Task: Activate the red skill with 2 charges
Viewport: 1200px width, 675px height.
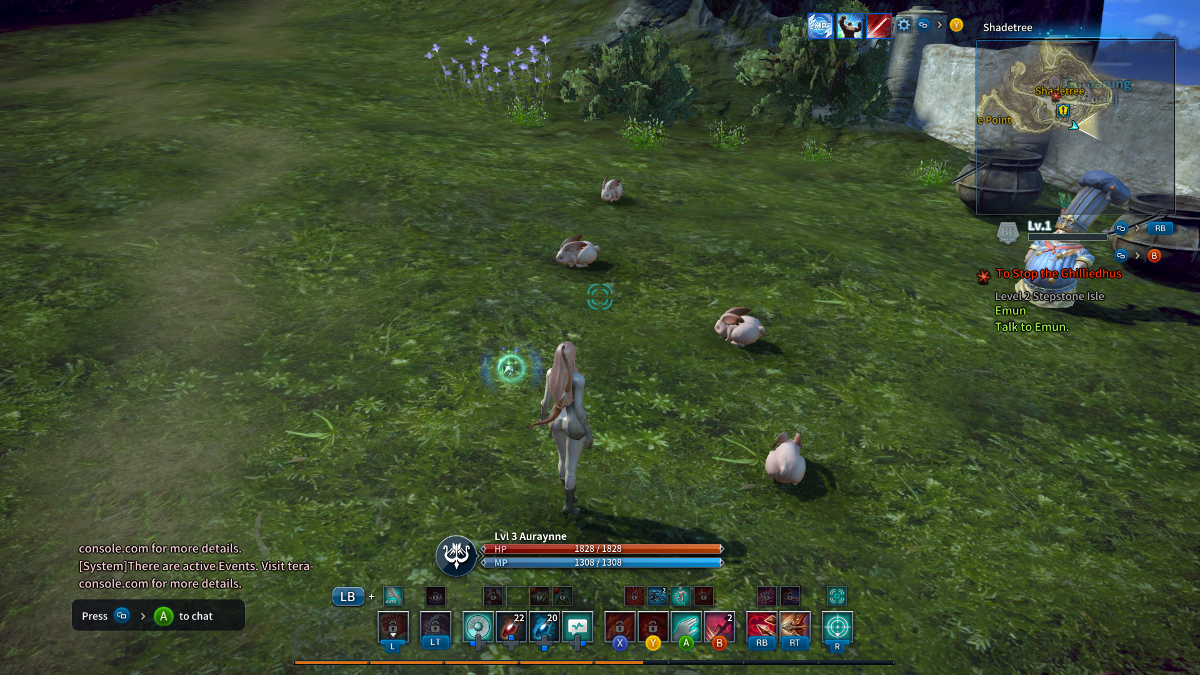Action: coord(719,627)
